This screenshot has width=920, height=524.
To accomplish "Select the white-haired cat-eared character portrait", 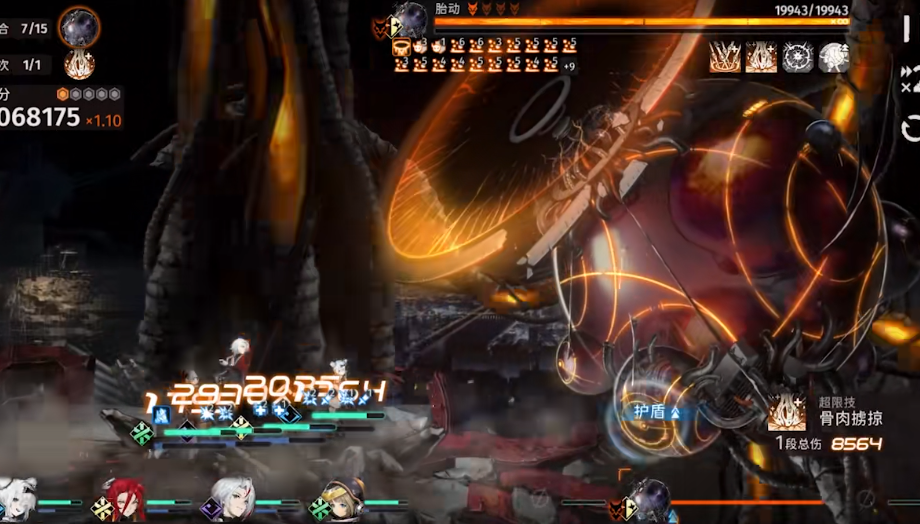I will coord(18,497).
